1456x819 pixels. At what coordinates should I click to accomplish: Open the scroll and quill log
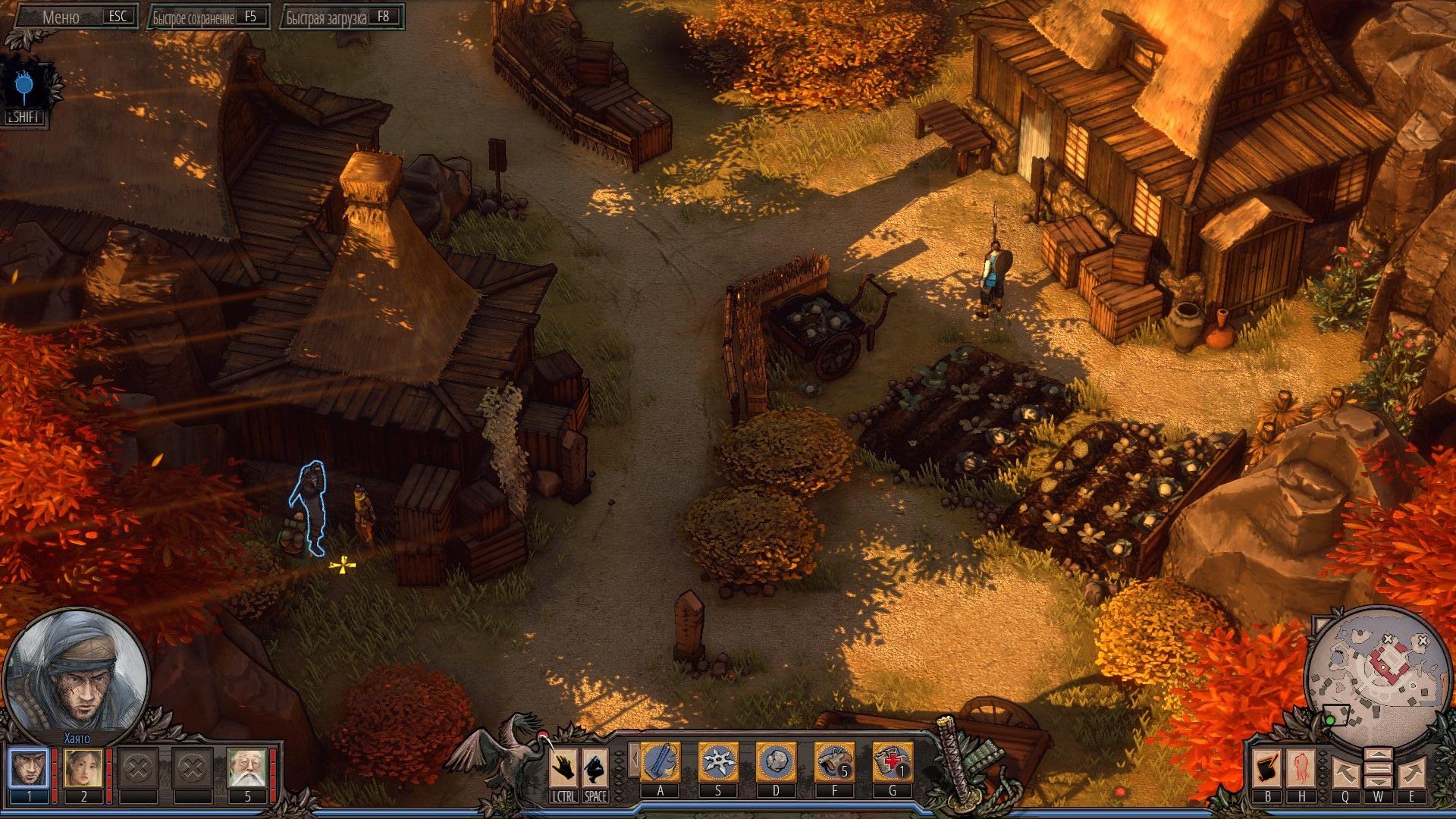1267,769
